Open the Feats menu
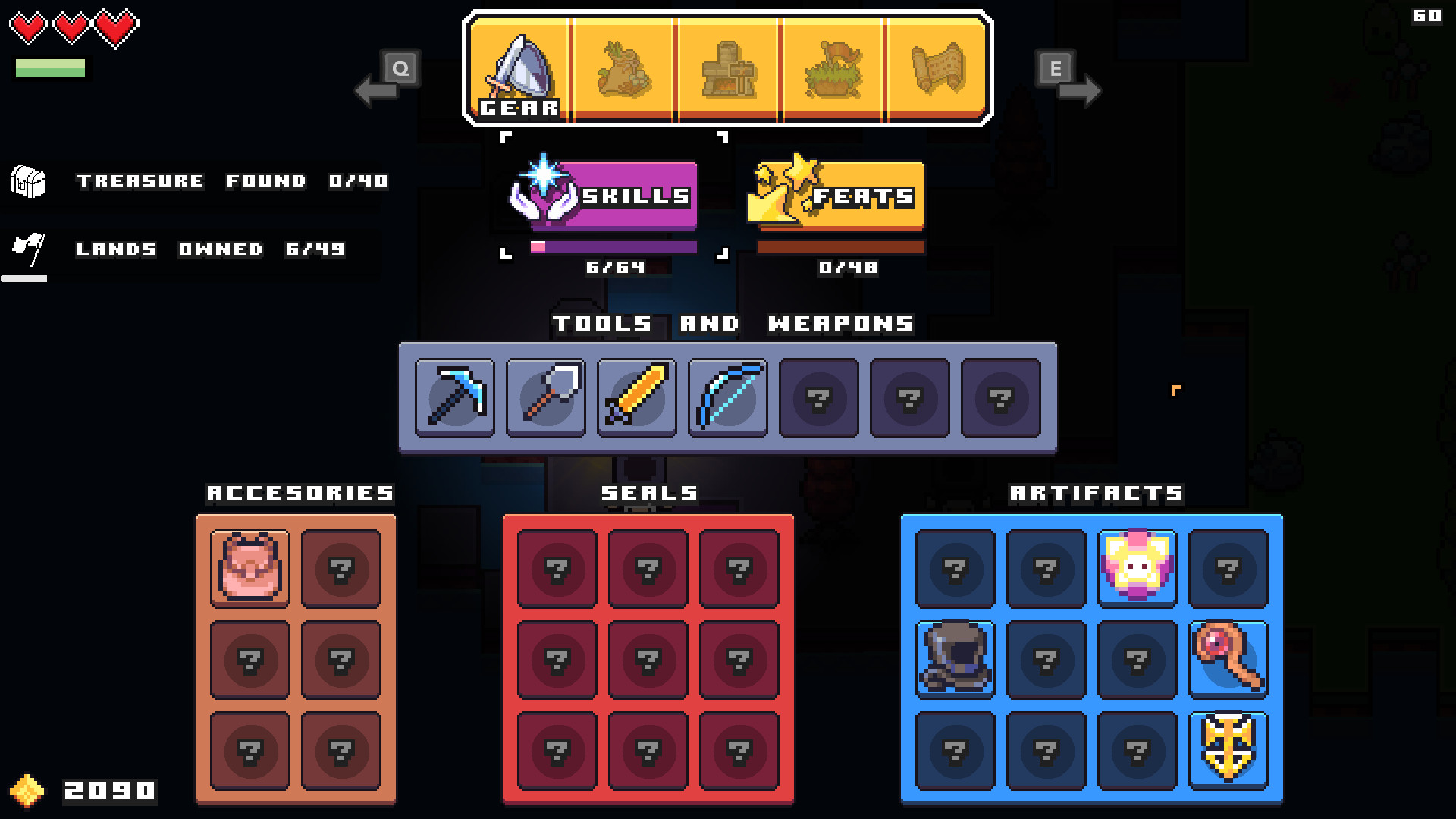This screenshot has width=1456, height=819. [x=838, y=195]
